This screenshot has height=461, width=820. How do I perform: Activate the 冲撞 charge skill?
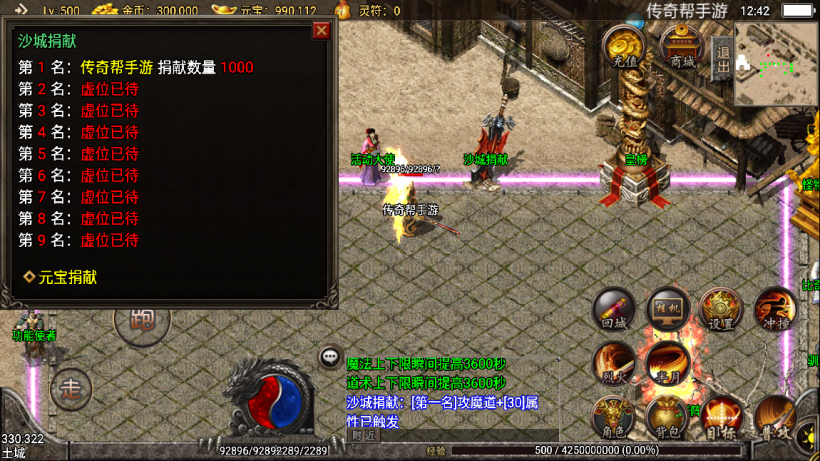tap(775, 308)
